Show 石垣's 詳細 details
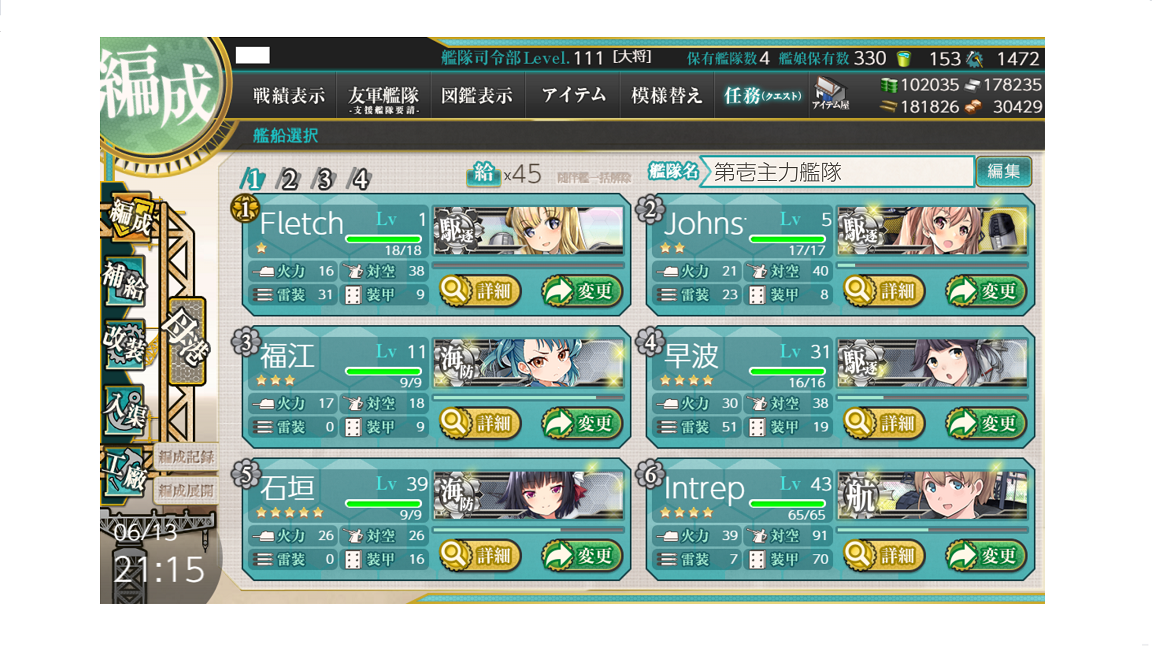The width and height of the screenshot is (1152, 648). pyautogui.click(x=479, y=555)
